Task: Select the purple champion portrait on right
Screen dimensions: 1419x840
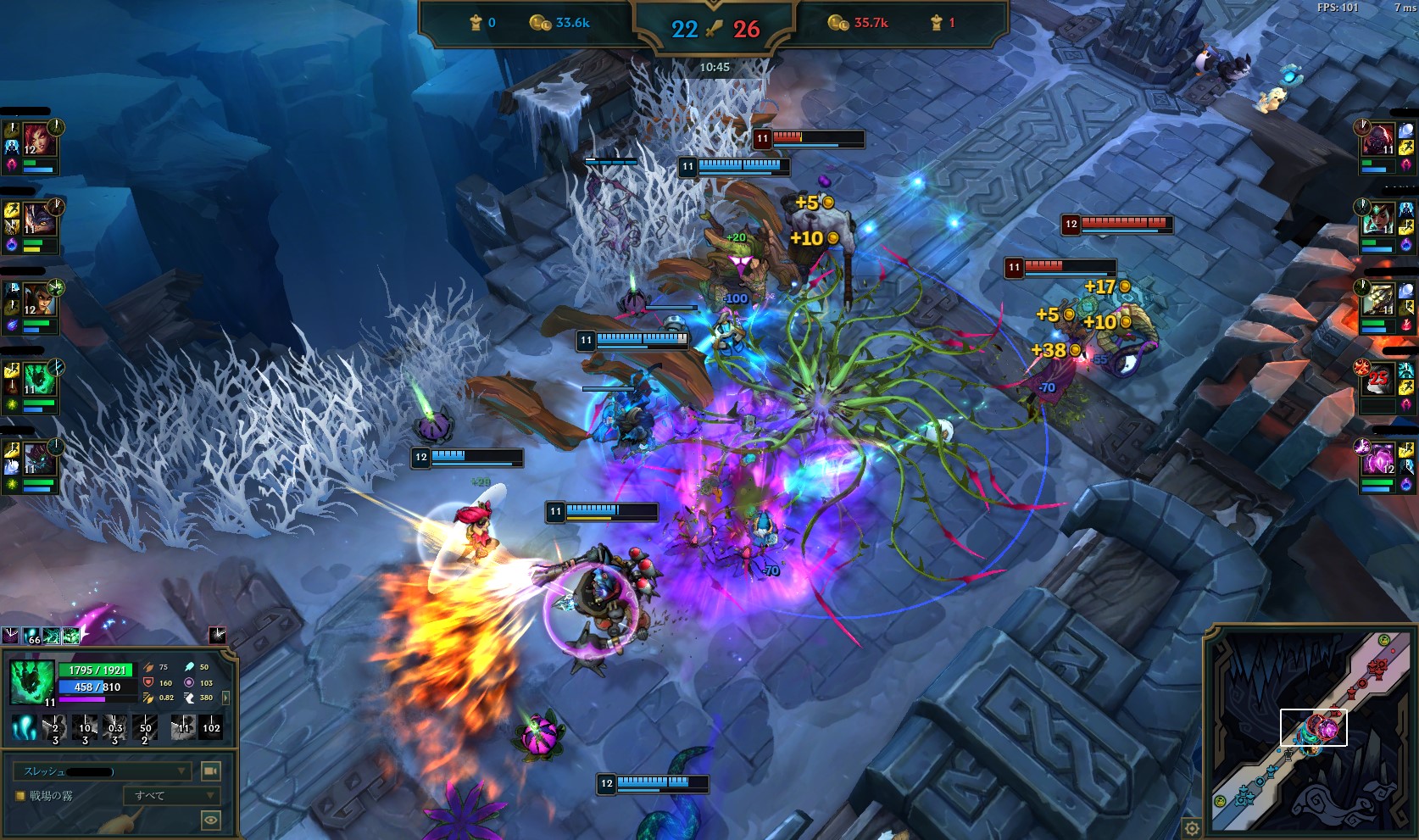Action: (1378, 460)
